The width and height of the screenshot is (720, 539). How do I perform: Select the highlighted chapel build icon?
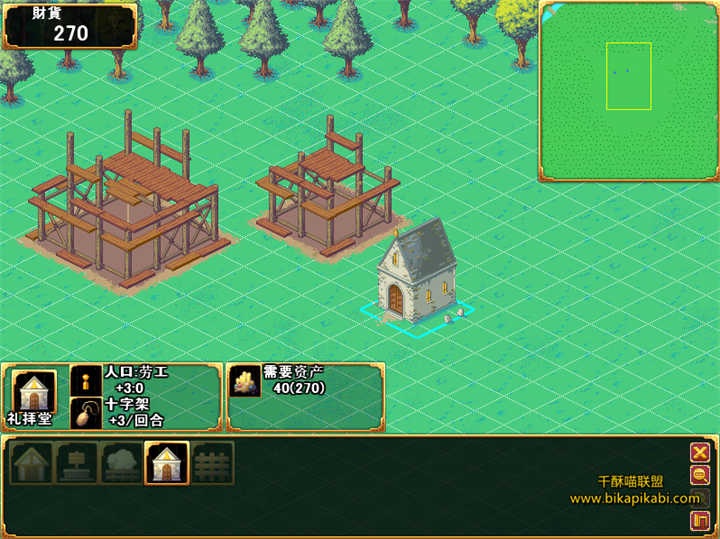[x=166, y=462]
